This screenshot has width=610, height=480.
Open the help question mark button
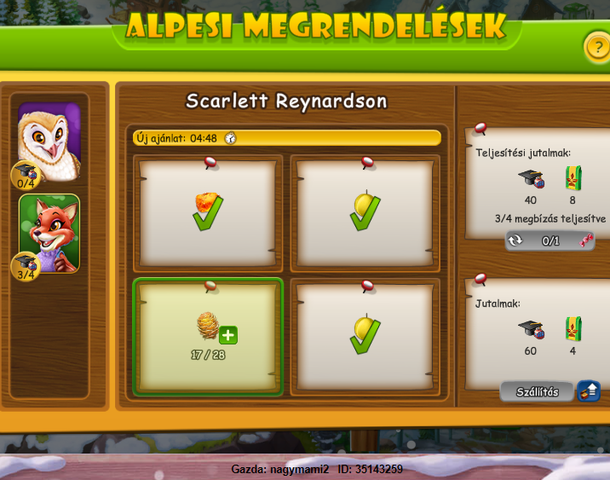click(595, 46)
